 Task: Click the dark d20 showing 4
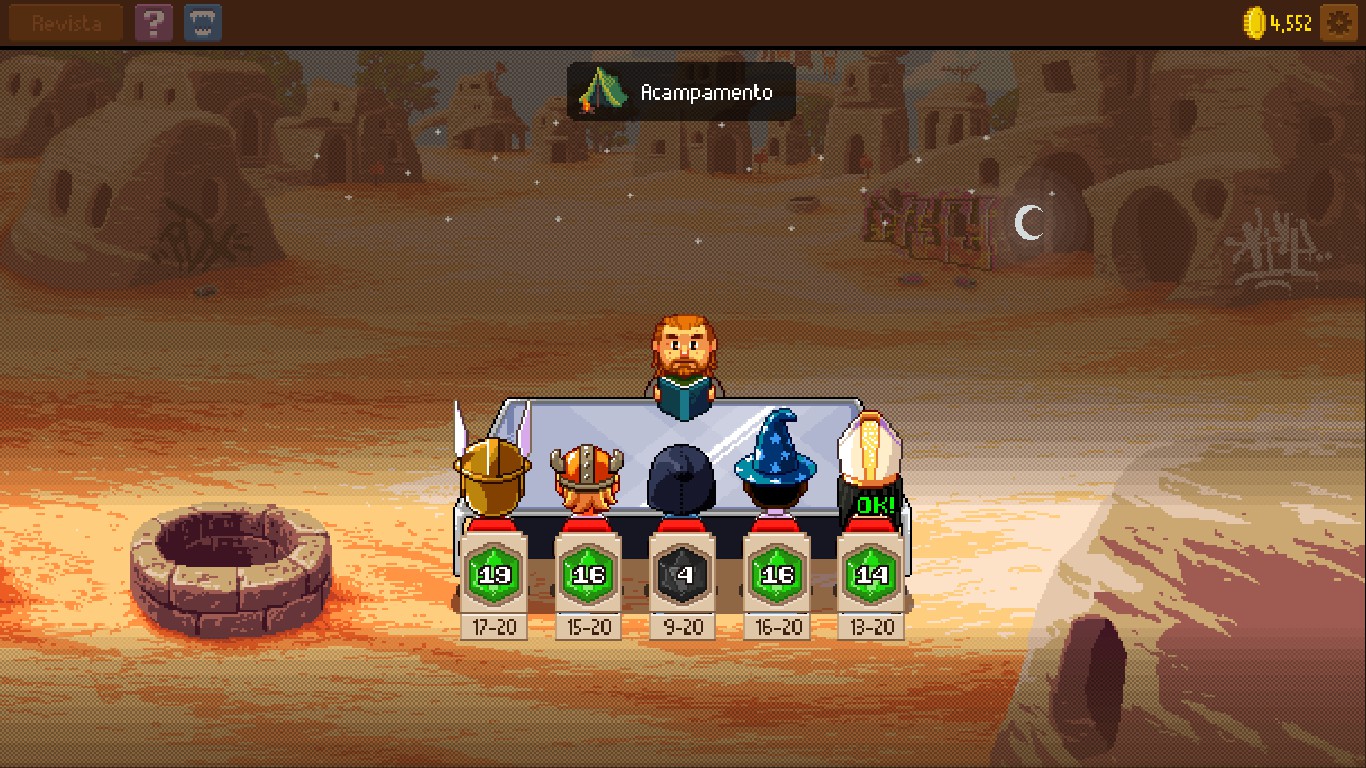[681, 574]
